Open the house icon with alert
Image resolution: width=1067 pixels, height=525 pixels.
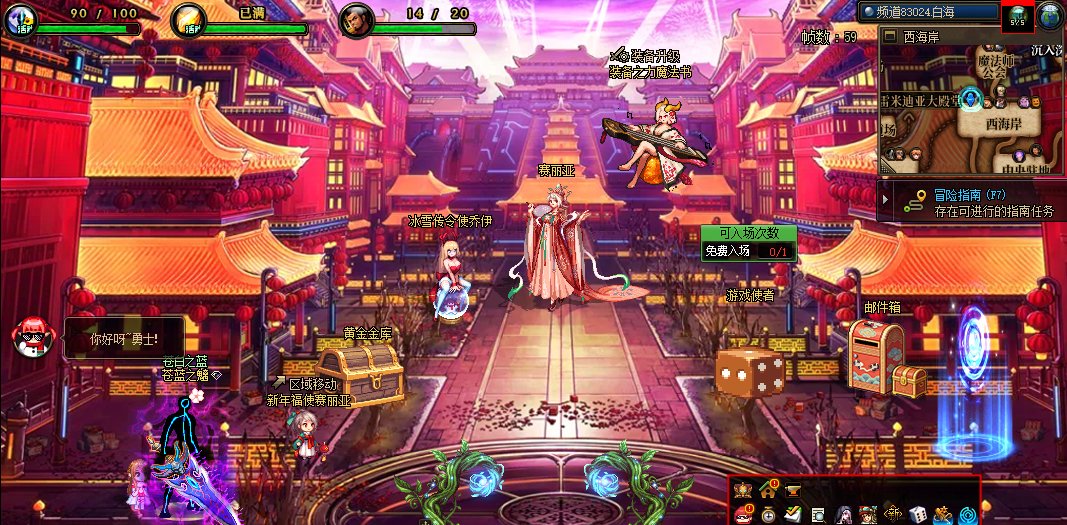coord(768,489)
